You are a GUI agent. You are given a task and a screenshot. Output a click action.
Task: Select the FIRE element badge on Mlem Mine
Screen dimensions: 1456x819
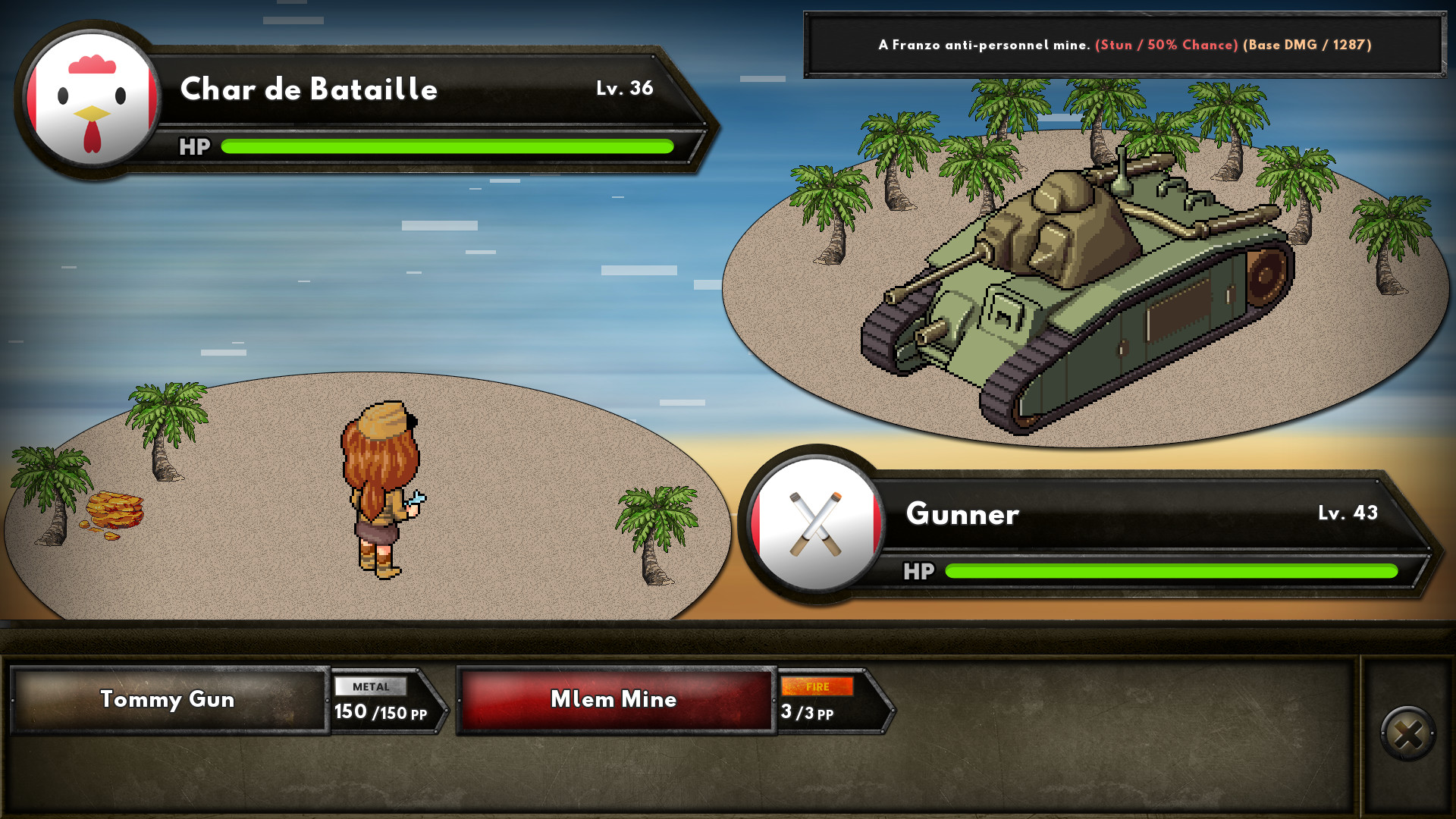(819, 688)
